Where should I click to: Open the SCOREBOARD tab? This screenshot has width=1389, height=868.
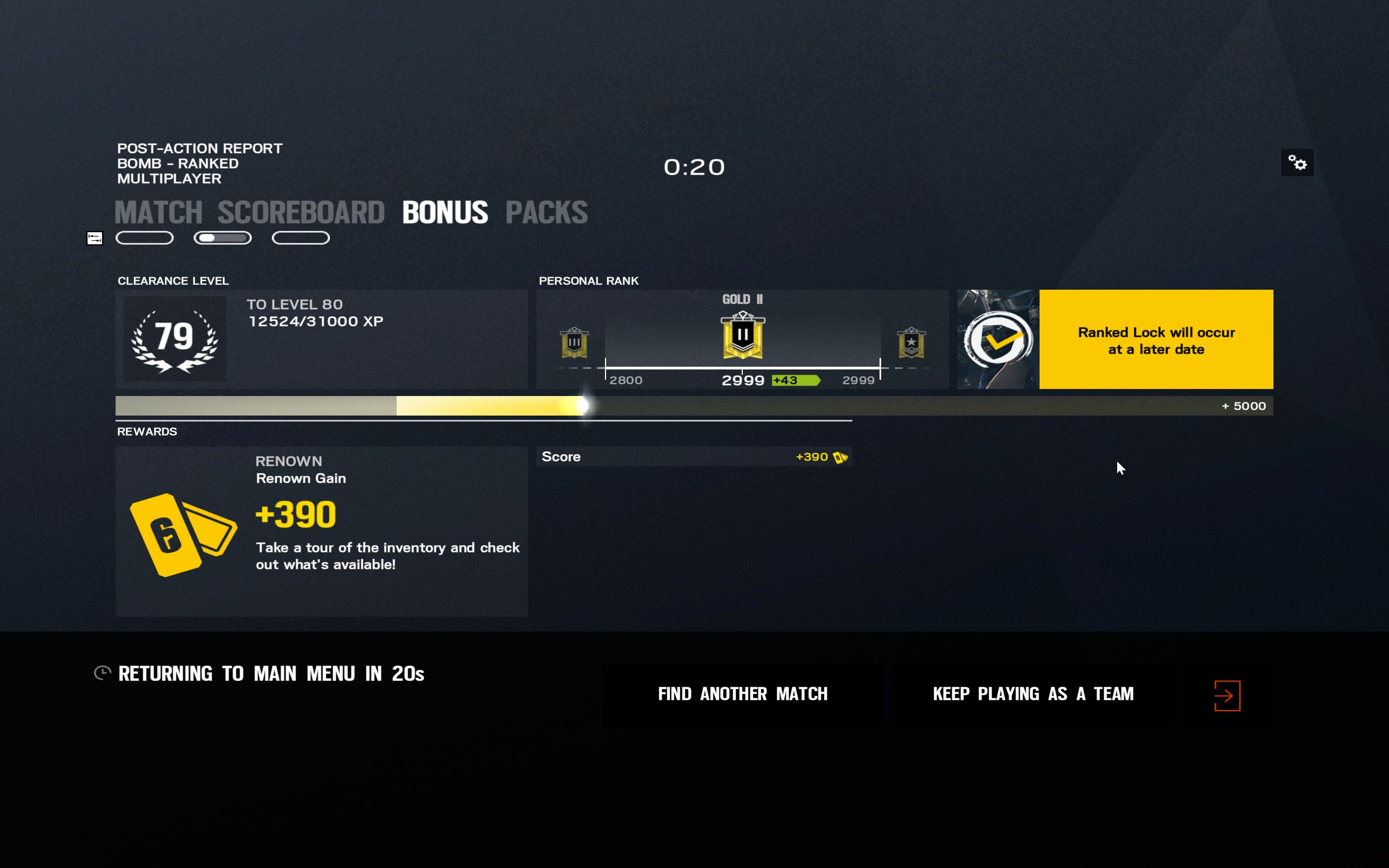301,213
